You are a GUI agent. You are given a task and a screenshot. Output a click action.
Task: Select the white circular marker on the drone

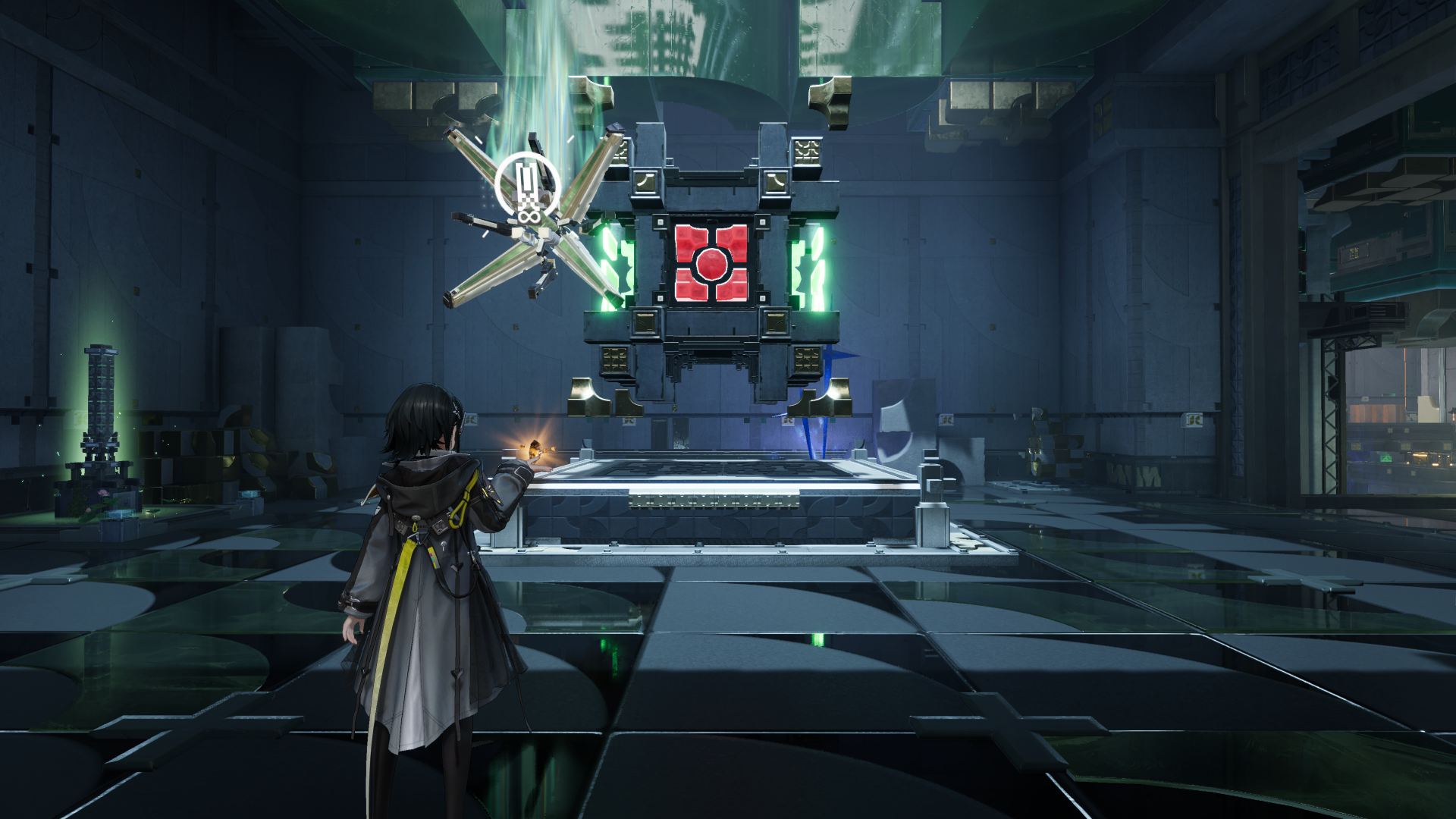[x=527, y=185]
